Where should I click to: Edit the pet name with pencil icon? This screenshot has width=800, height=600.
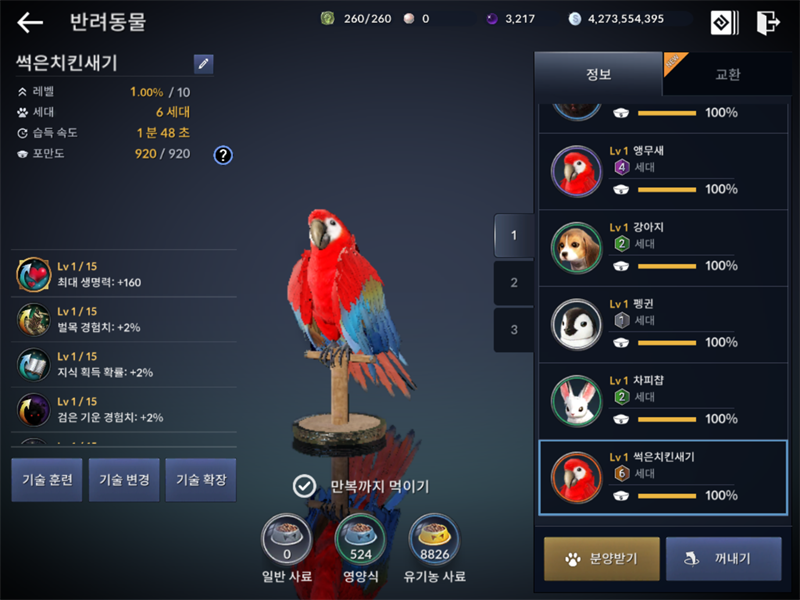point(204,63)
